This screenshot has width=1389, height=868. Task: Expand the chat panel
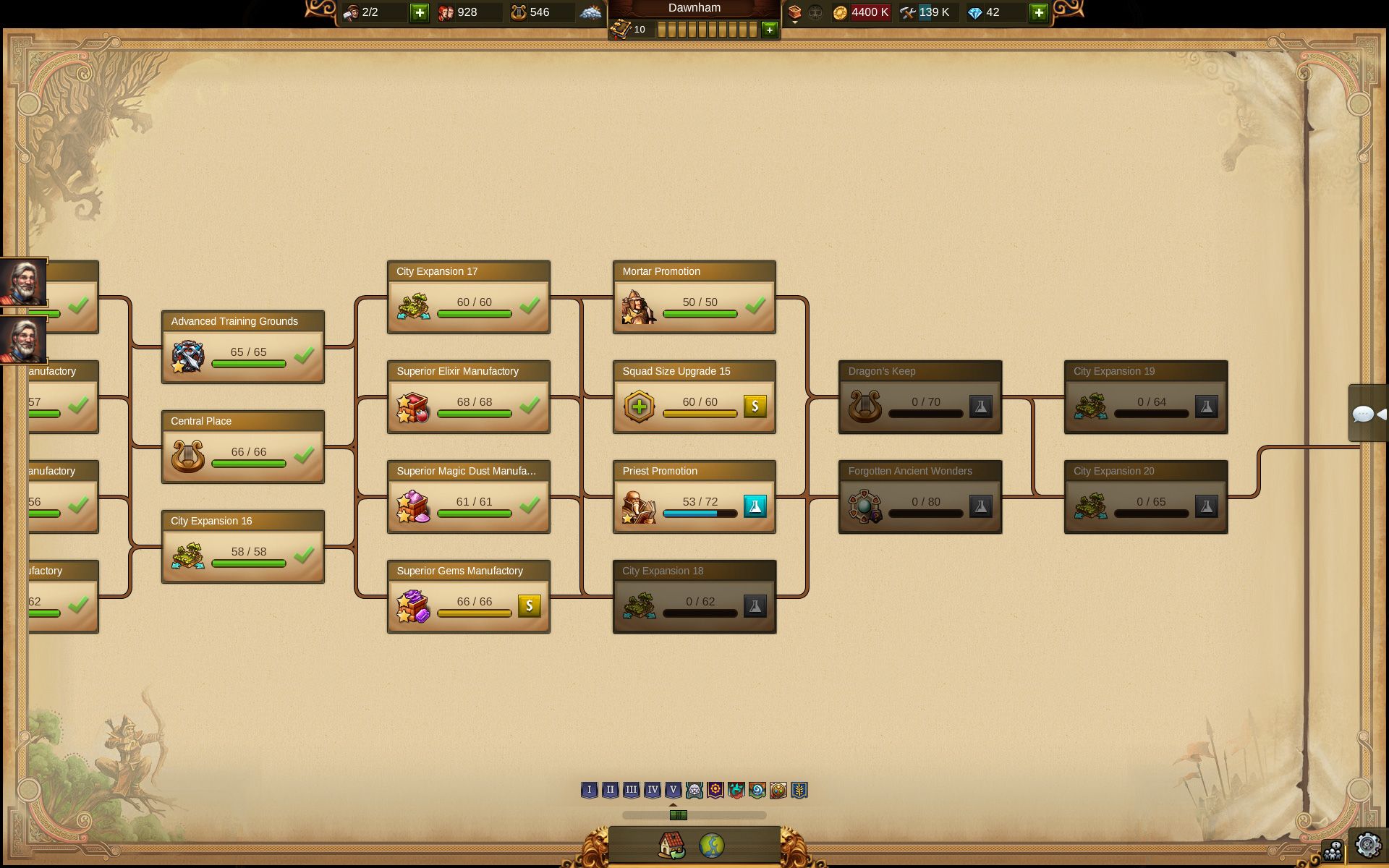tap(1367, 414)
